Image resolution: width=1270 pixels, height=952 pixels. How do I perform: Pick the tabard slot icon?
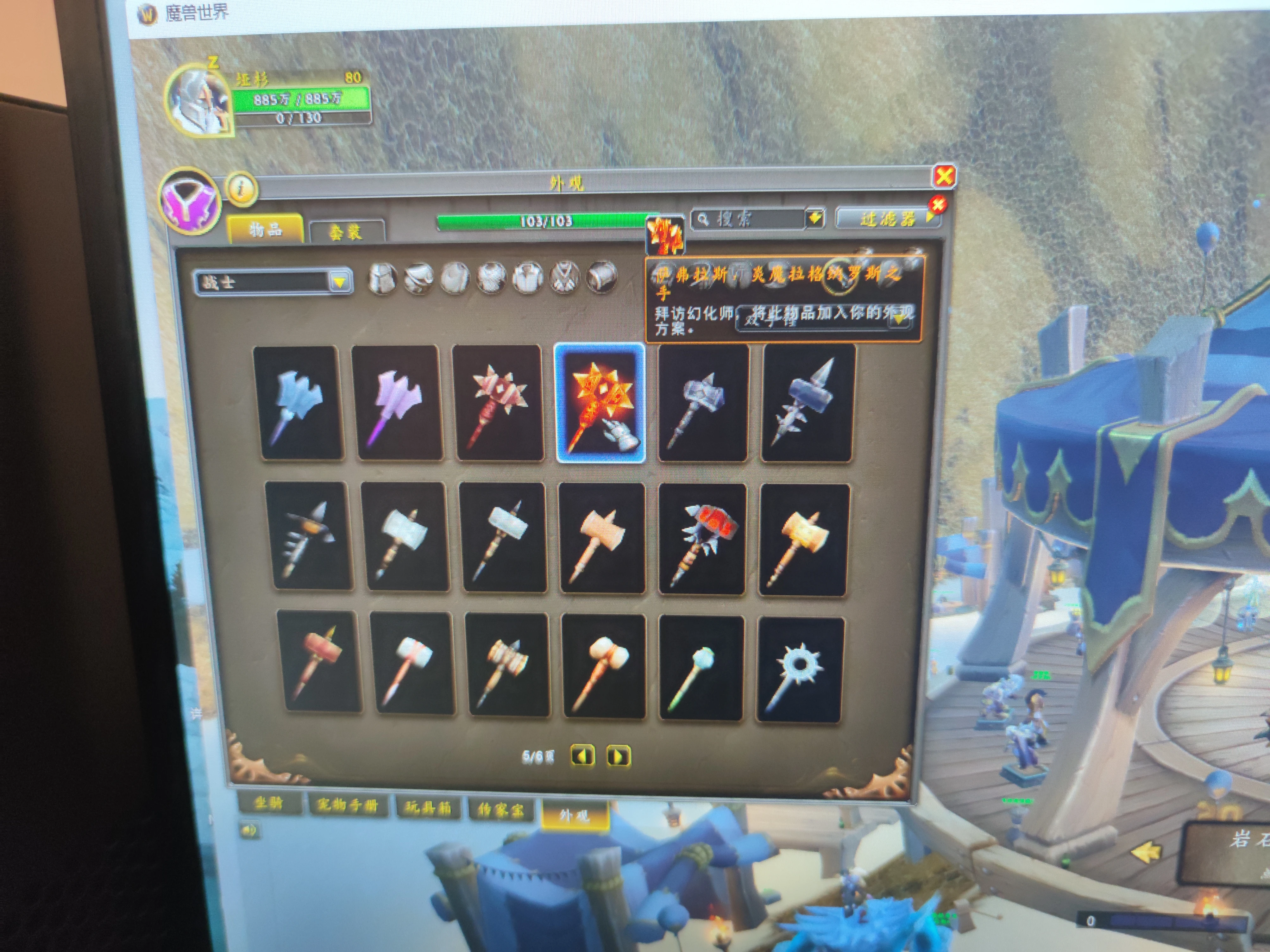(x=565, y=279)
